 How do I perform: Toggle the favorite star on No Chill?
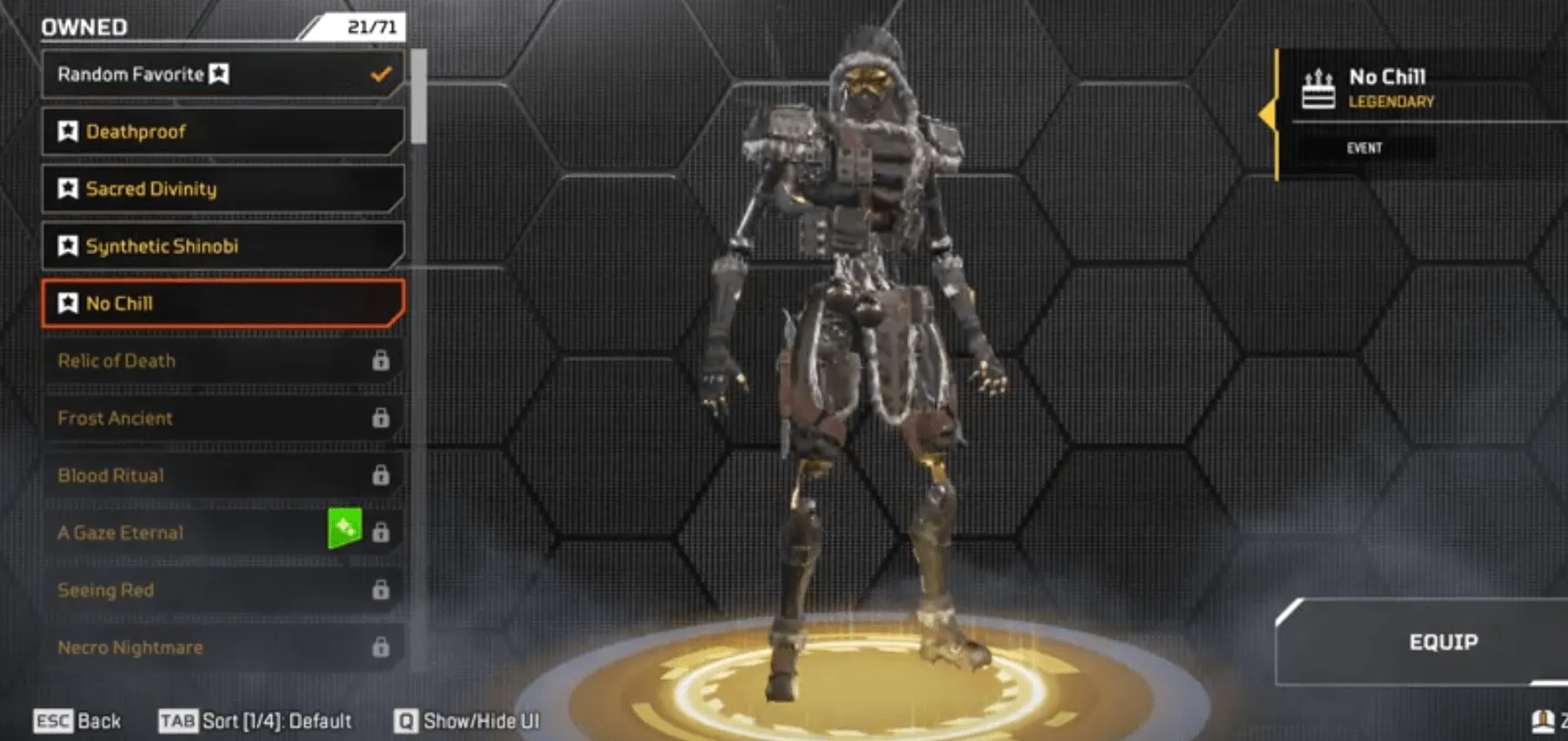68,303
